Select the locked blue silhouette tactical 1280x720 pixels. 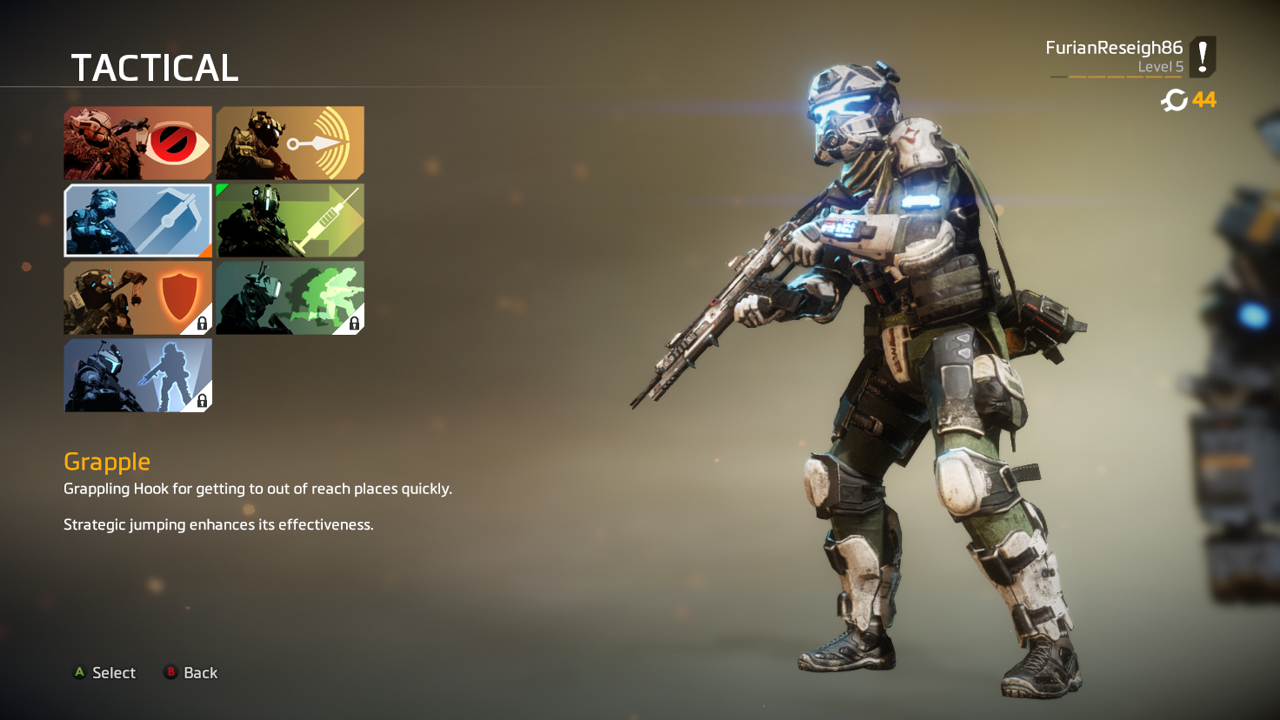[138, 375]
